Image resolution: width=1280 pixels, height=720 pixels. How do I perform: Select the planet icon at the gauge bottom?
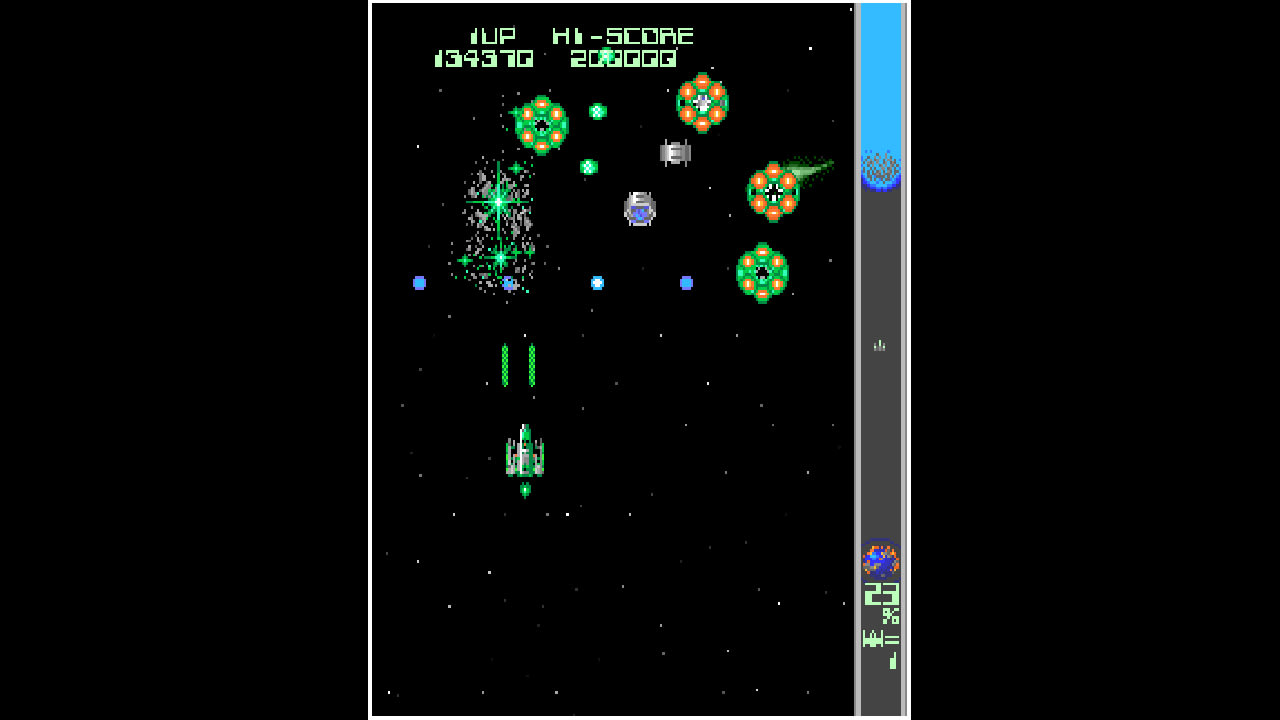click(x=879, y=561)
